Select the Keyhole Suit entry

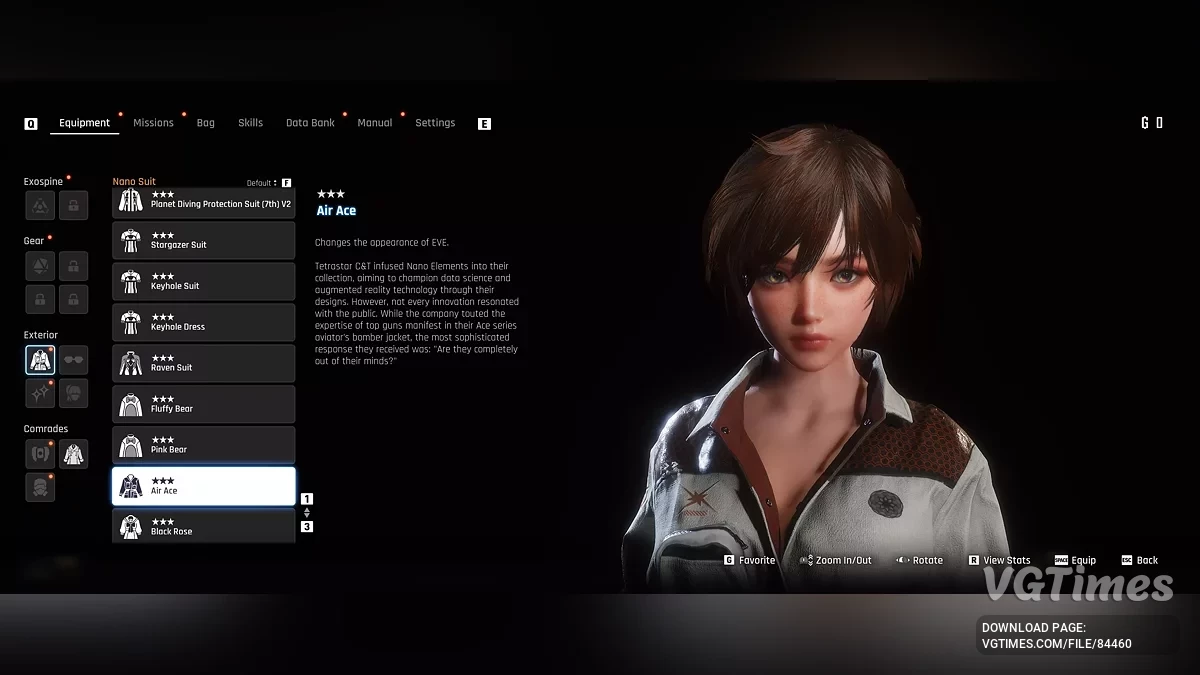[x=203, y=281]
